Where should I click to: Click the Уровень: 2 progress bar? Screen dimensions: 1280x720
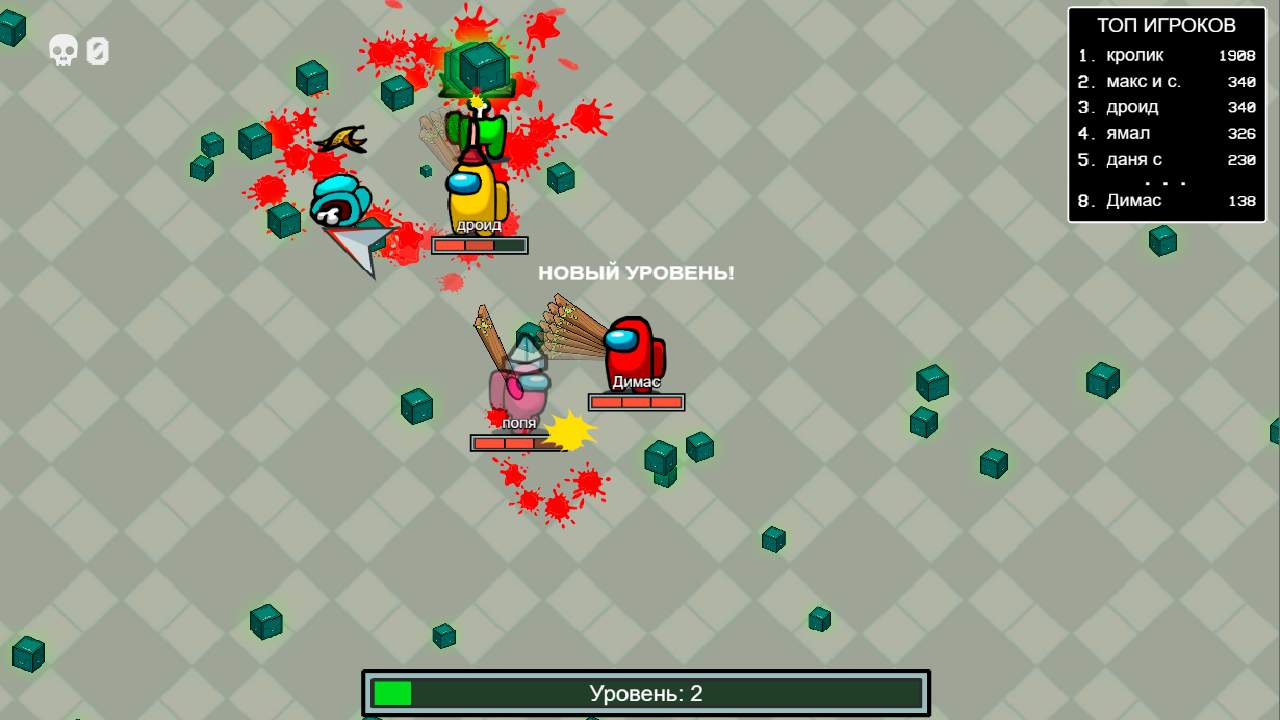646,691
